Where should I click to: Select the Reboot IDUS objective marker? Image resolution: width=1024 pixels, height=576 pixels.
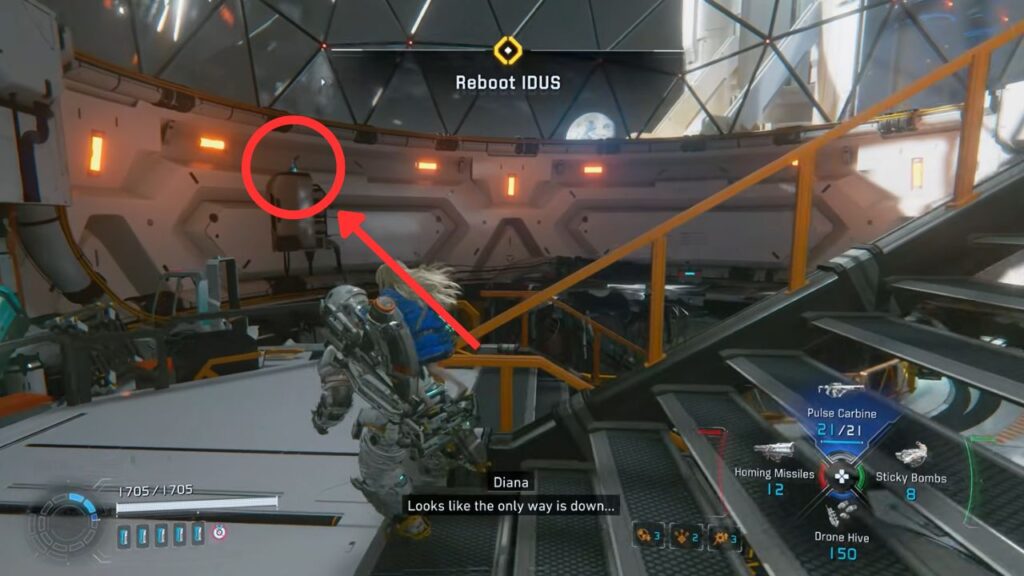[x=510, y=50]
